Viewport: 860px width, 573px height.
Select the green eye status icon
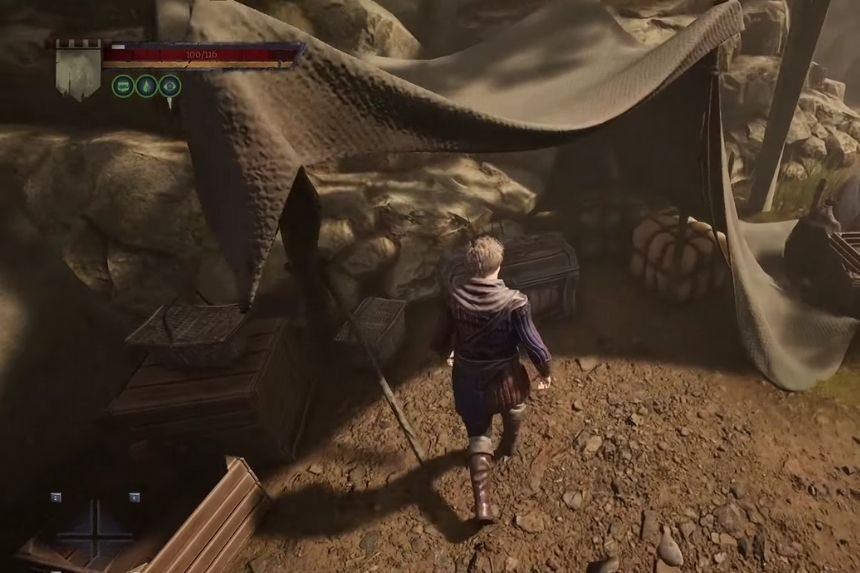(170, 86)
